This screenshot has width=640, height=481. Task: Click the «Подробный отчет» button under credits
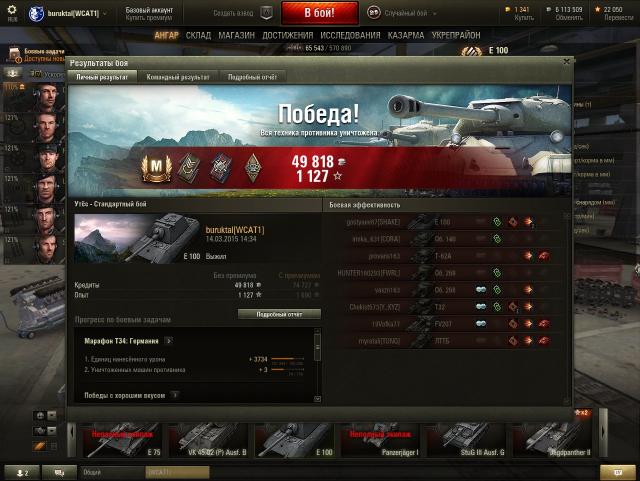tap(279, 313)
